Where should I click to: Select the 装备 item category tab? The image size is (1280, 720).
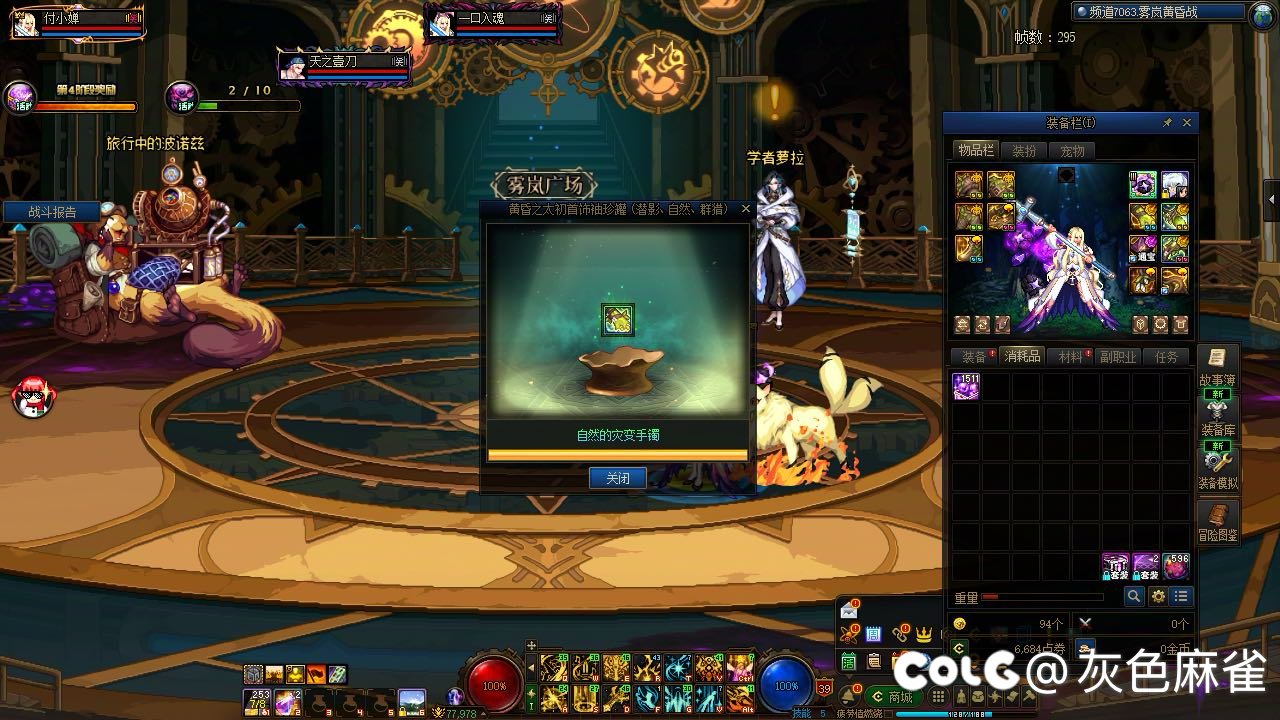point(974,357)
